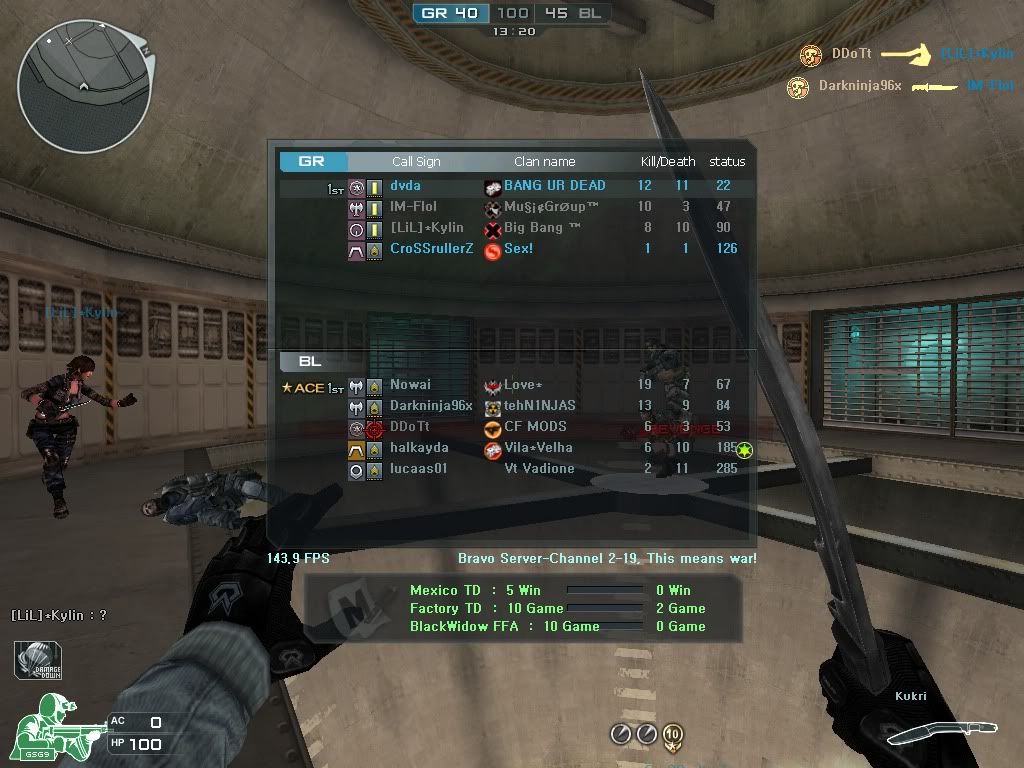
Task: Choose Darkninja96x's scoreboard row
Action: [x=510, y=406]
